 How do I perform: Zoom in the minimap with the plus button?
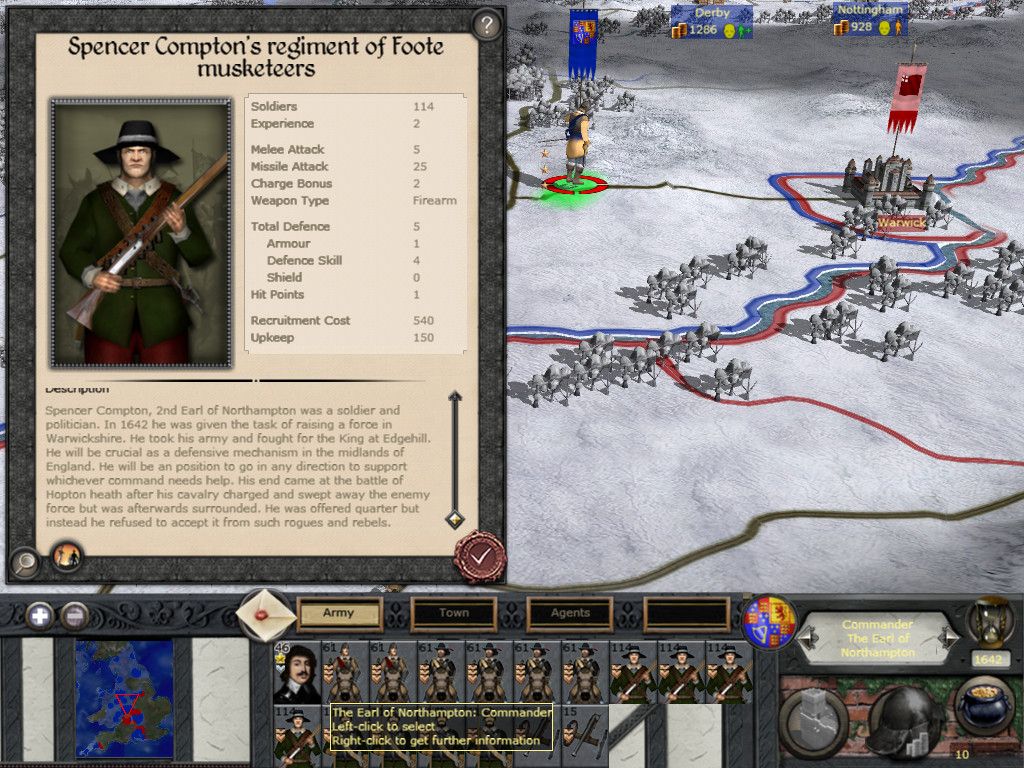click(40, 615)
